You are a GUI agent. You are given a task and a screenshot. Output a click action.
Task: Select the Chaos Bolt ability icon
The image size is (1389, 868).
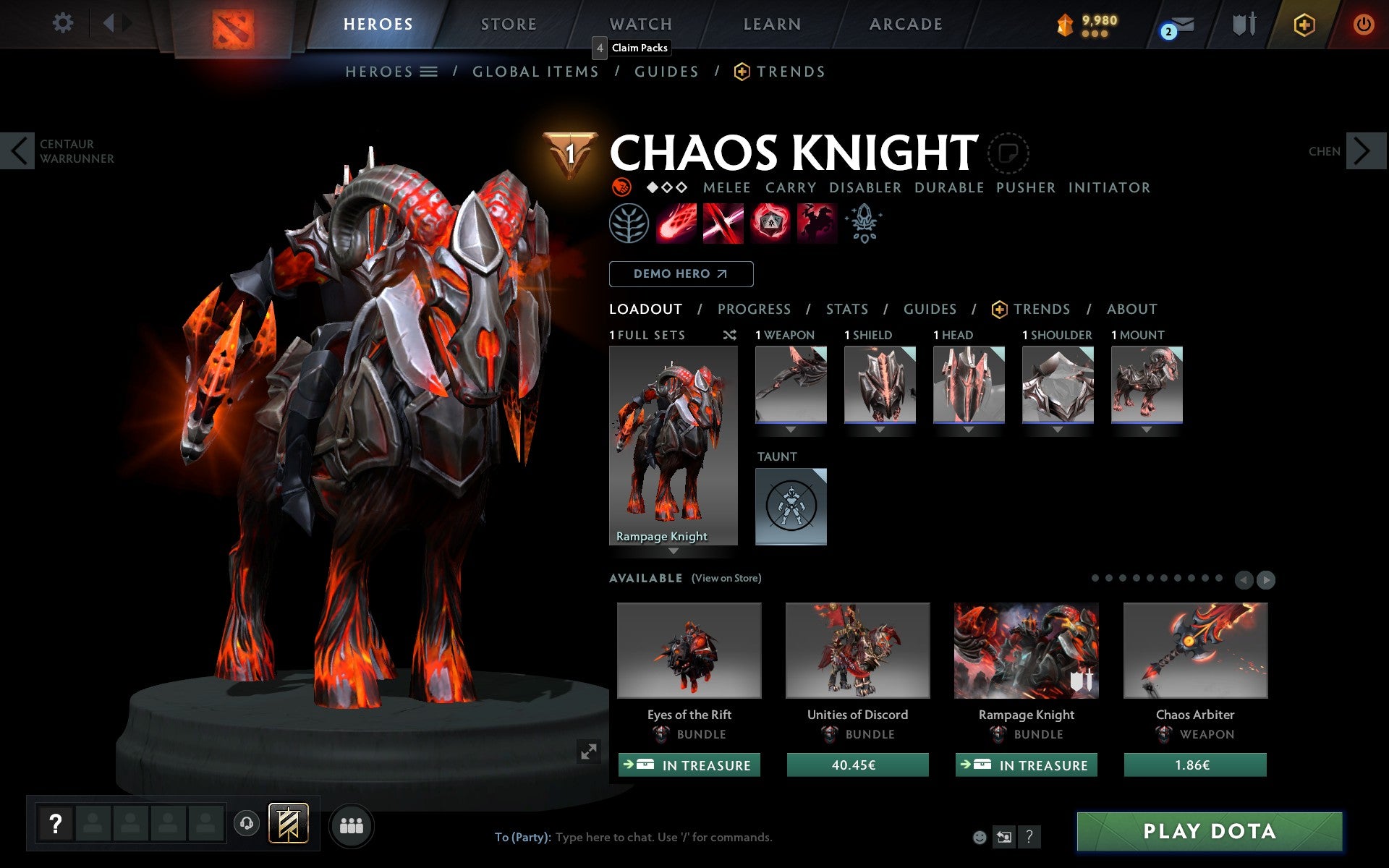coord(676,223)
